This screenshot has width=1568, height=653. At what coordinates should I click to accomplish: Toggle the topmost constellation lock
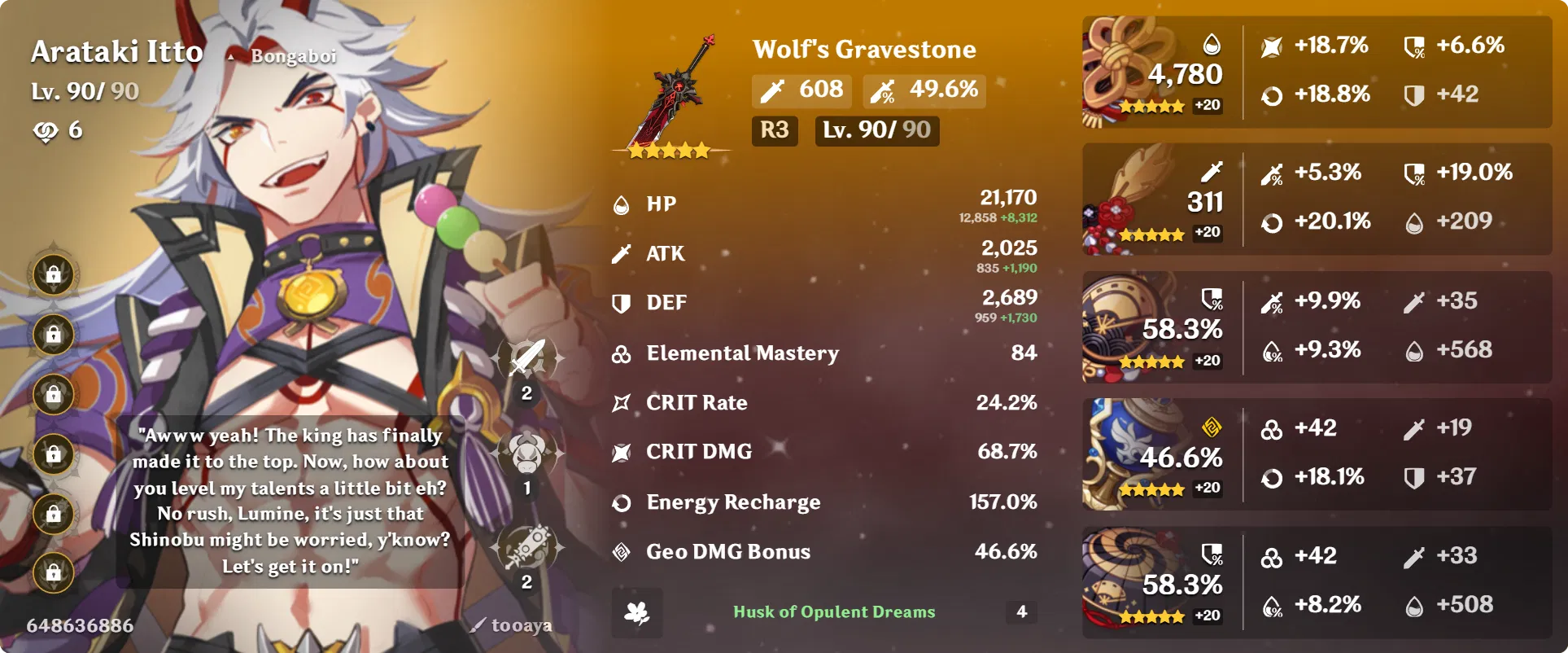50,274
